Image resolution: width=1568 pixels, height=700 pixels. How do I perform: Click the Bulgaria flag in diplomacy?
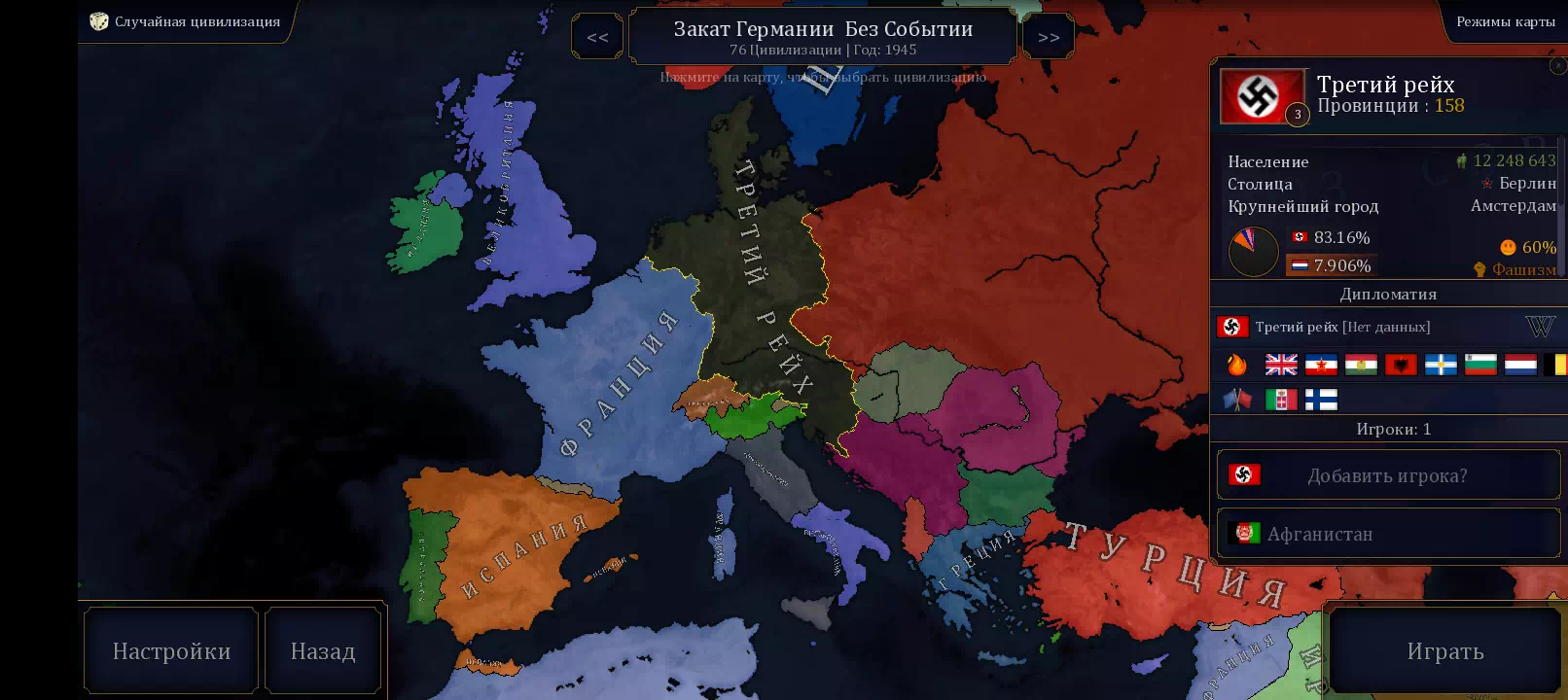tap(1480, 365)
